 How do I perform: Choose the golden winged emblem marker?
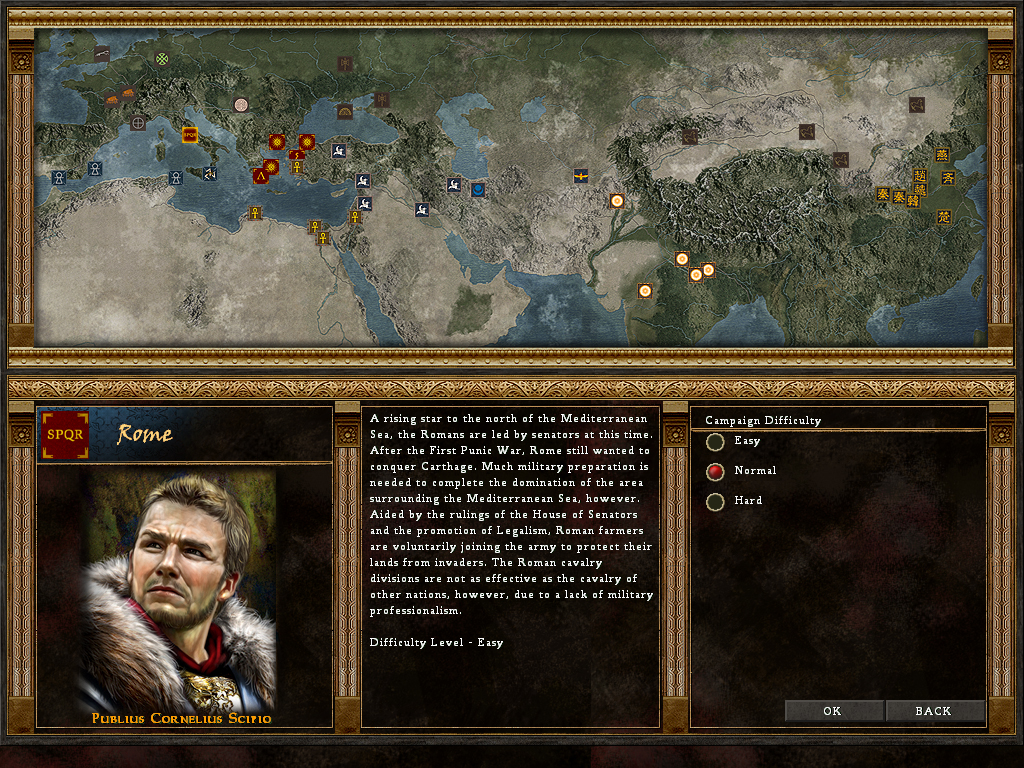[x=580, y=176]
